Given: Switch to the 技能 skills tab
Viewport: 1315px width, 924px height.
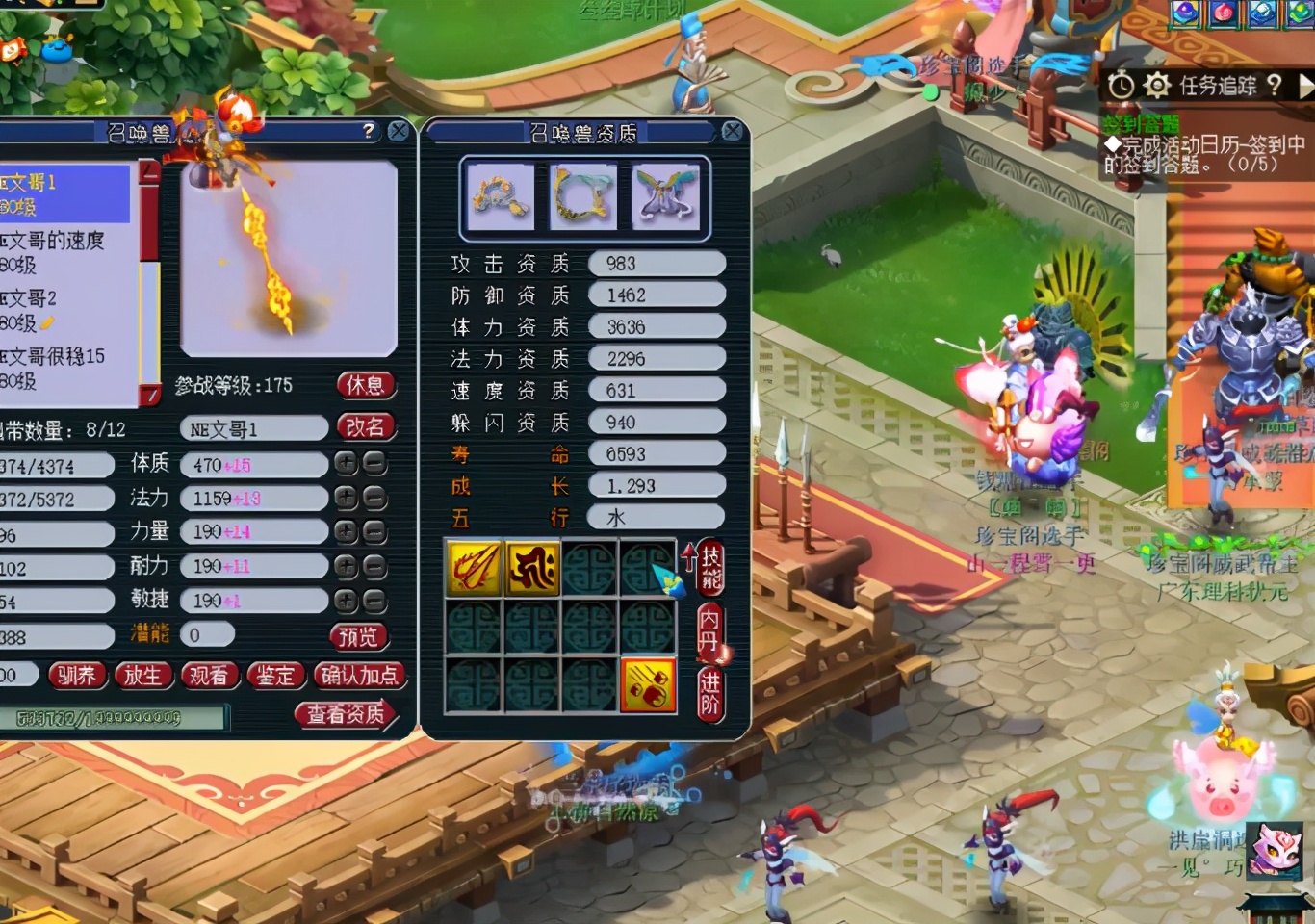Looking at the screenshot, I should tap(710, 568).
